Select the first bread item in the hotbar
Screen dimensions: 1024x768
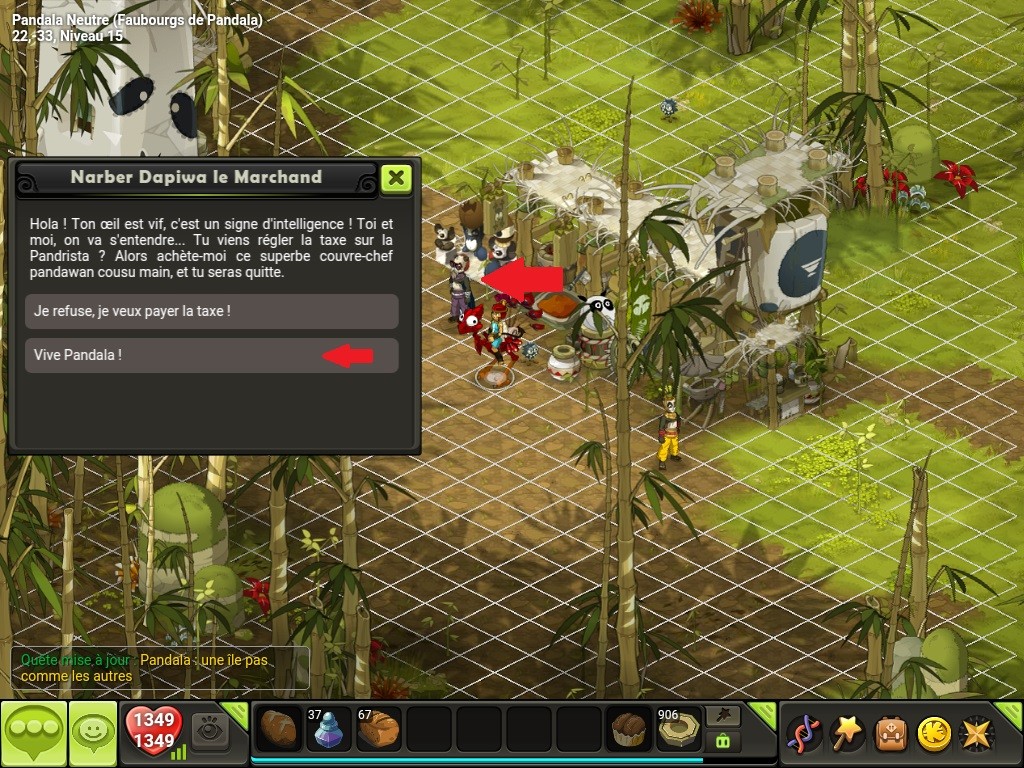(279, 730)
